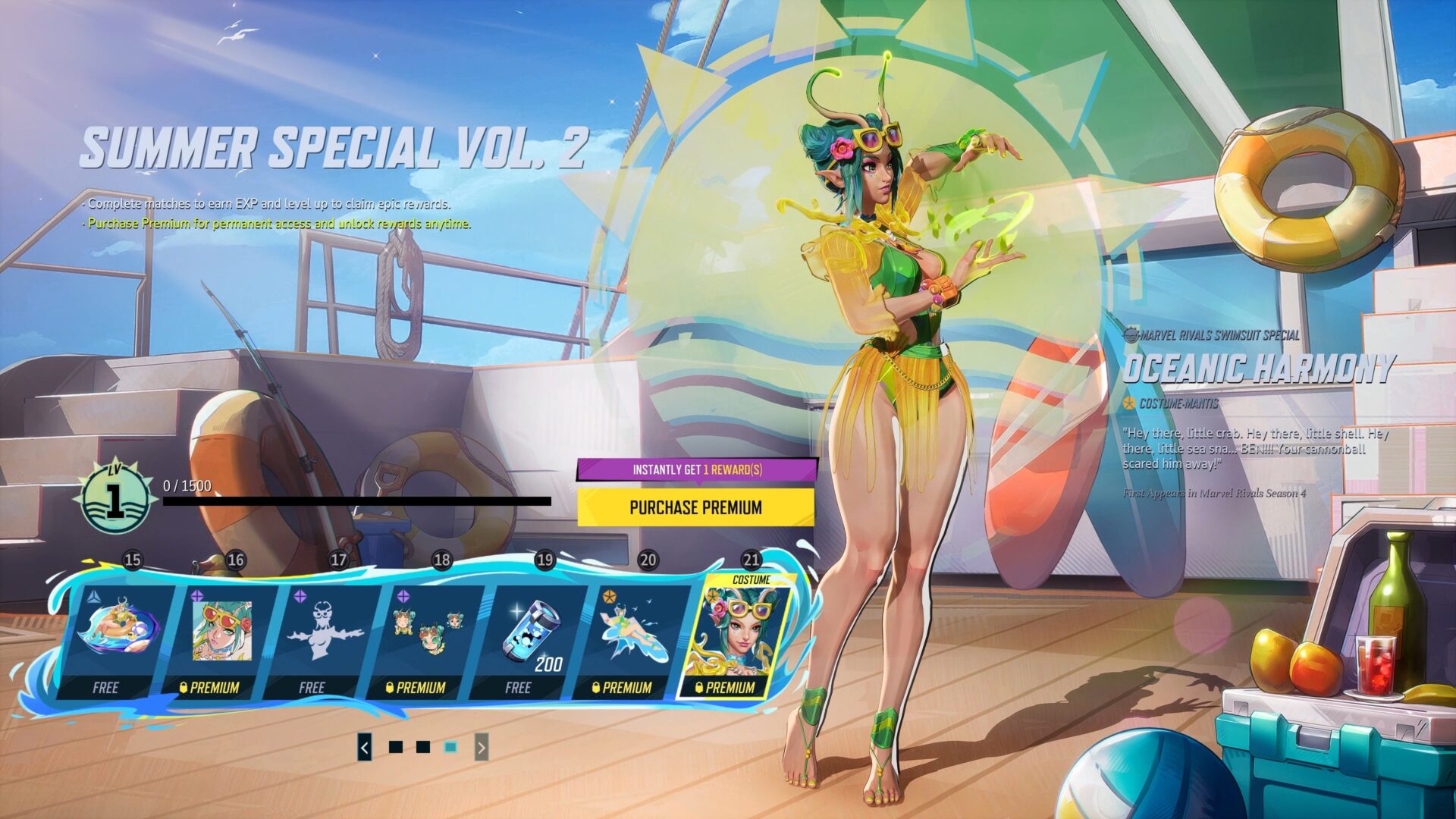Screen dimensions: 1456x819
Task: Click the Purchase Premium button
Action: (x=695, y=507)
